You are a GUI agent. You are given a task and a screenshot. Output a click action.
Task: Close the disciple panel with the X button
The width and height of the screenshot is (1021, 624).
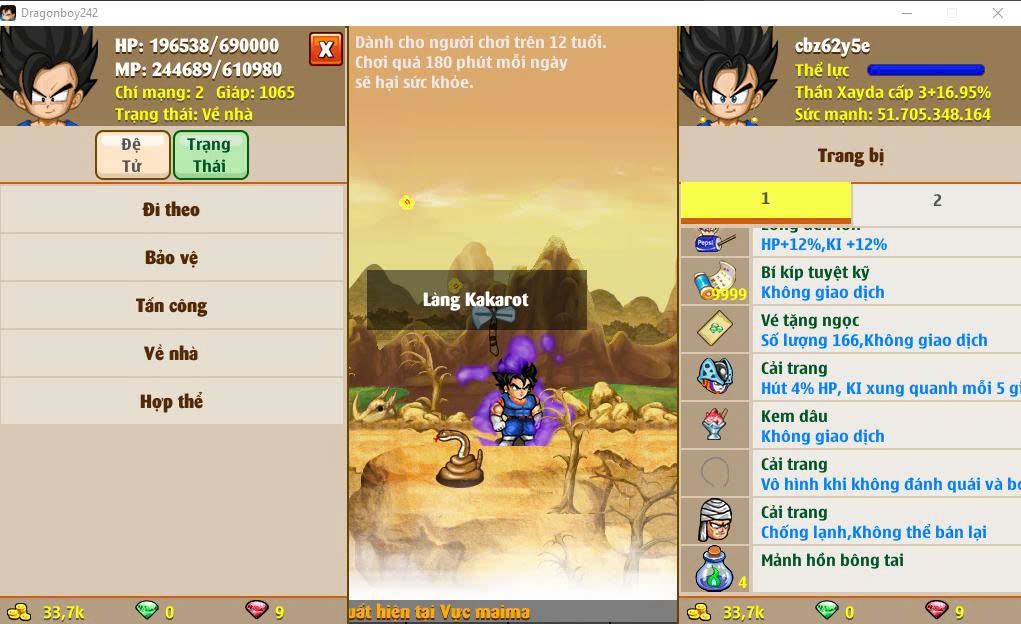click(325, 49)
